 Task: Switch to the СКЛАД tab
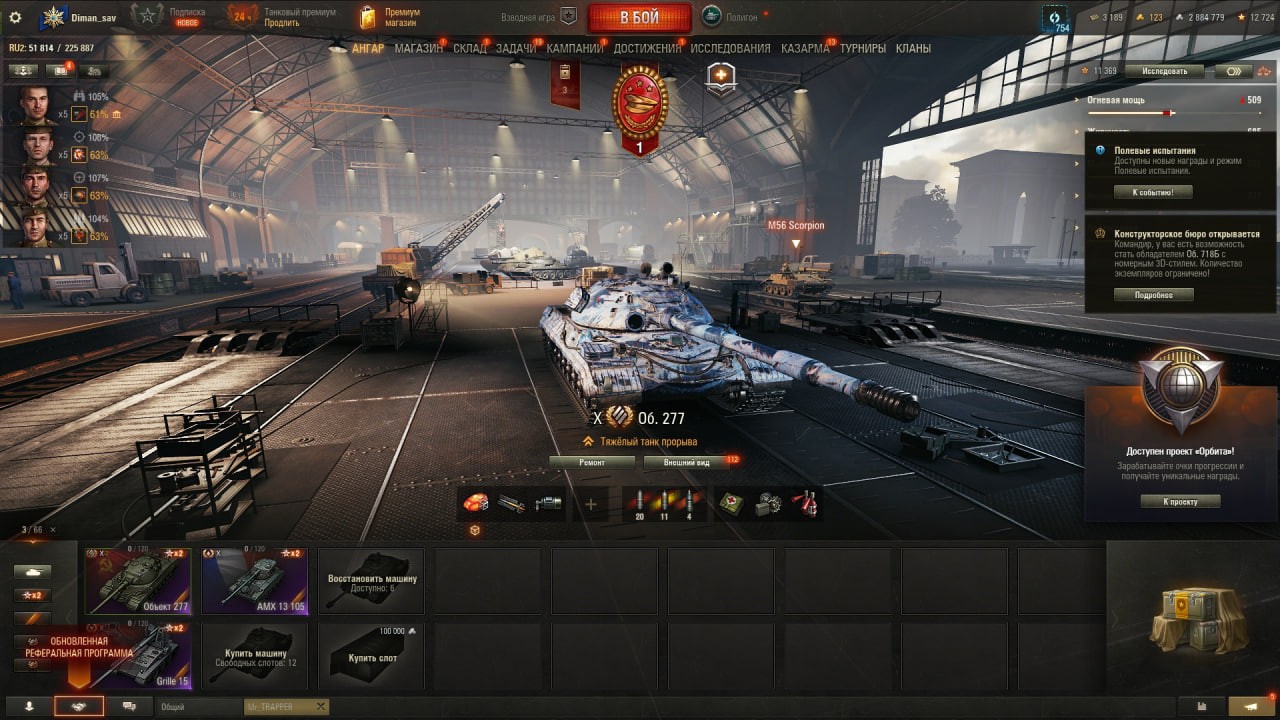tap(470, 48)
